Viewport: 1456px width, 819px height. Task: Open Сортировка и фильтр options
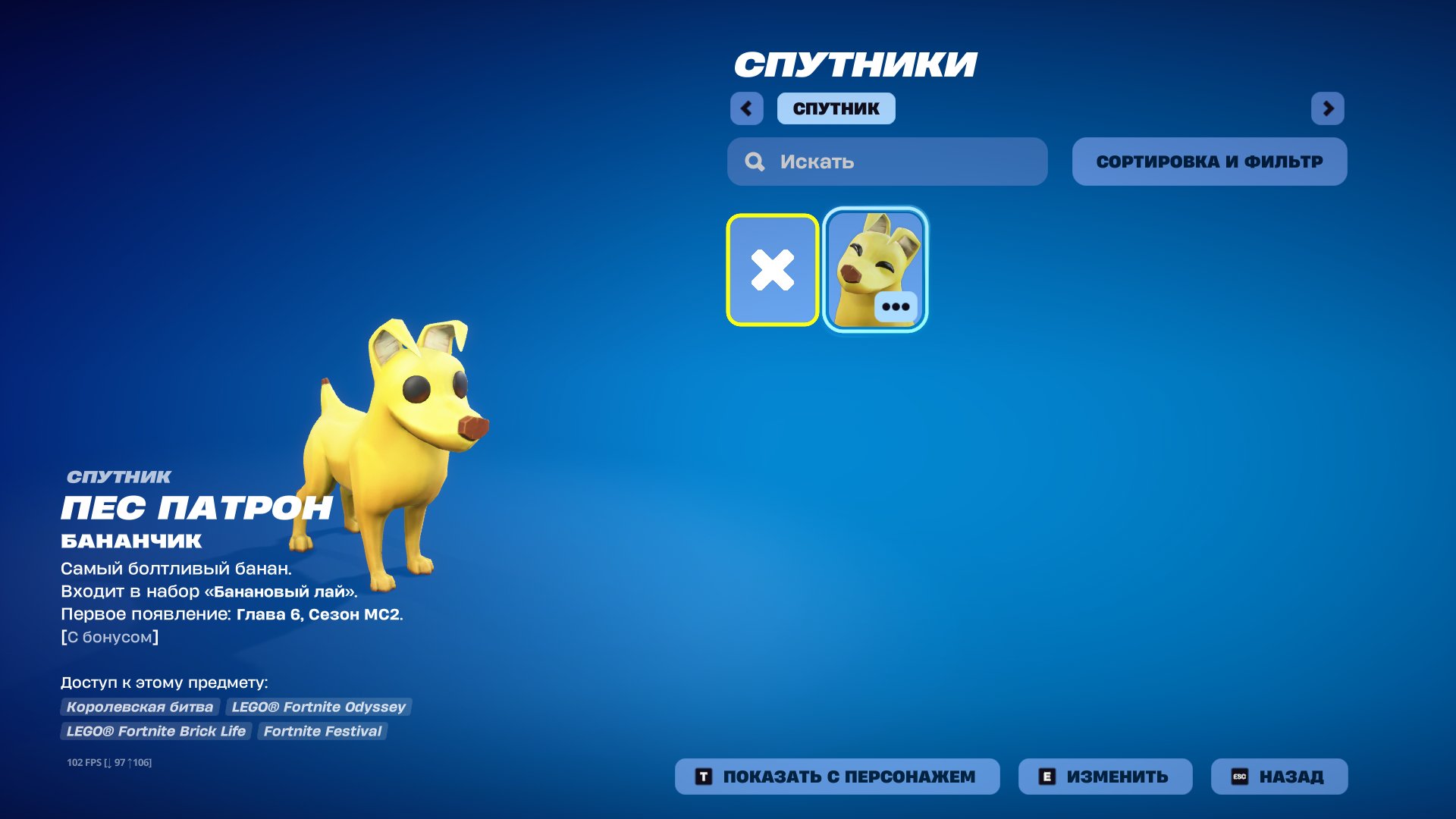(x=1209, y=161)
